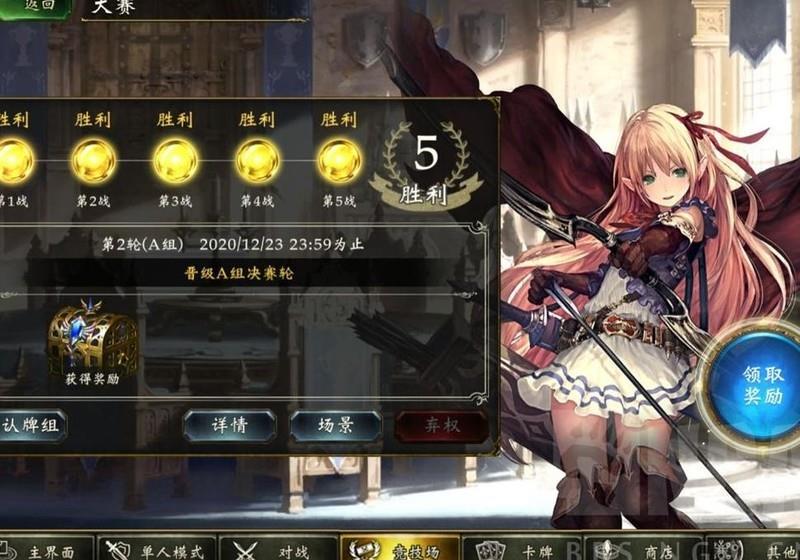Open 详情 details
This screenshot has width=800, height=560.
point(229,425)
